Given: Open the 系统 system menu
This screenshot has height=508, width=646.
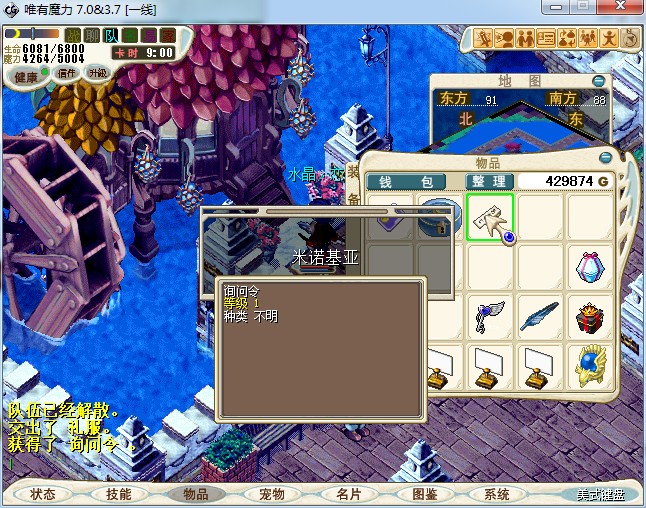Looking at the screenshot, I should point(497,494).
